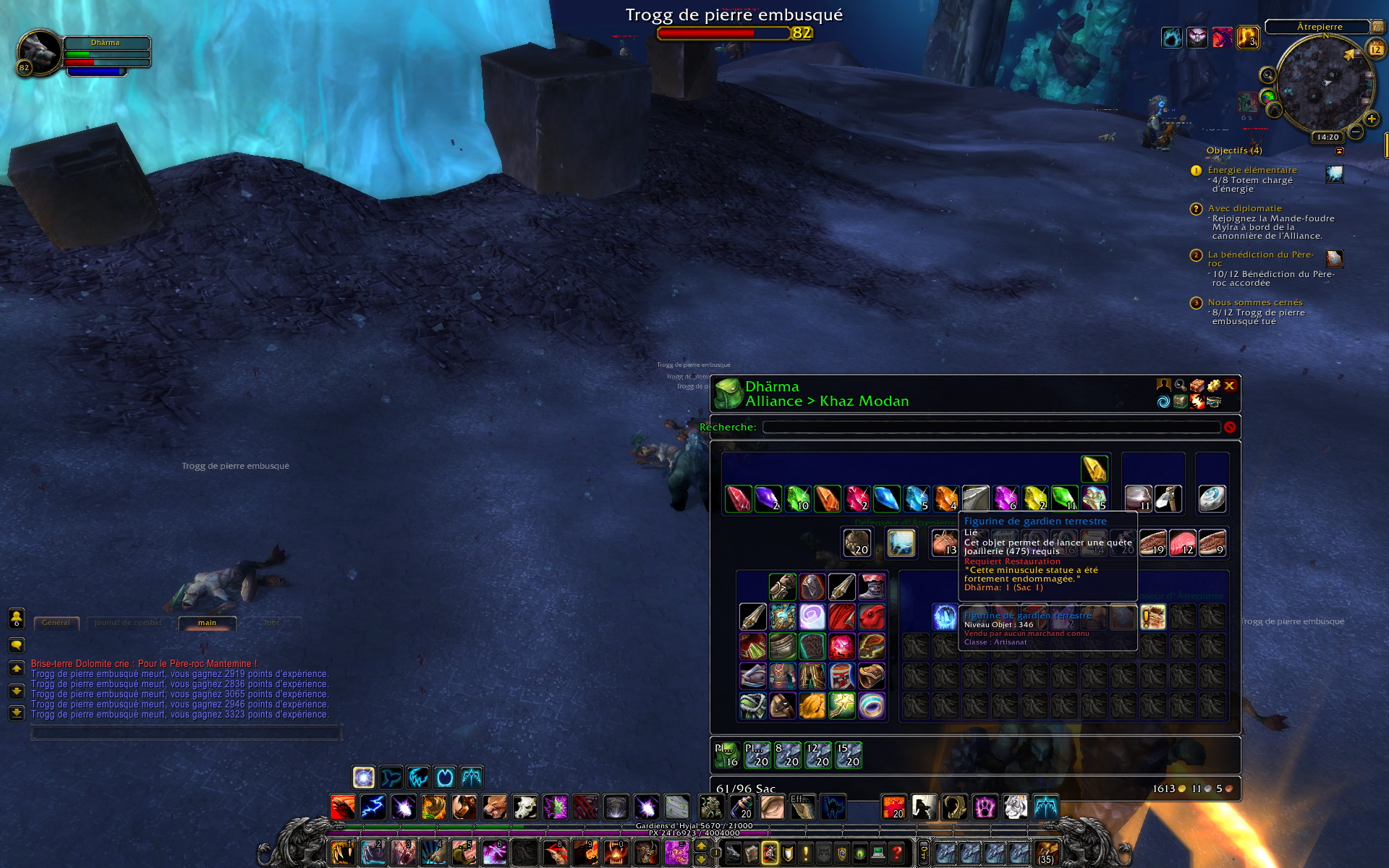Clear the bag search with the red reset icon
The image size is (1389, 868).
pos(1230,427)
